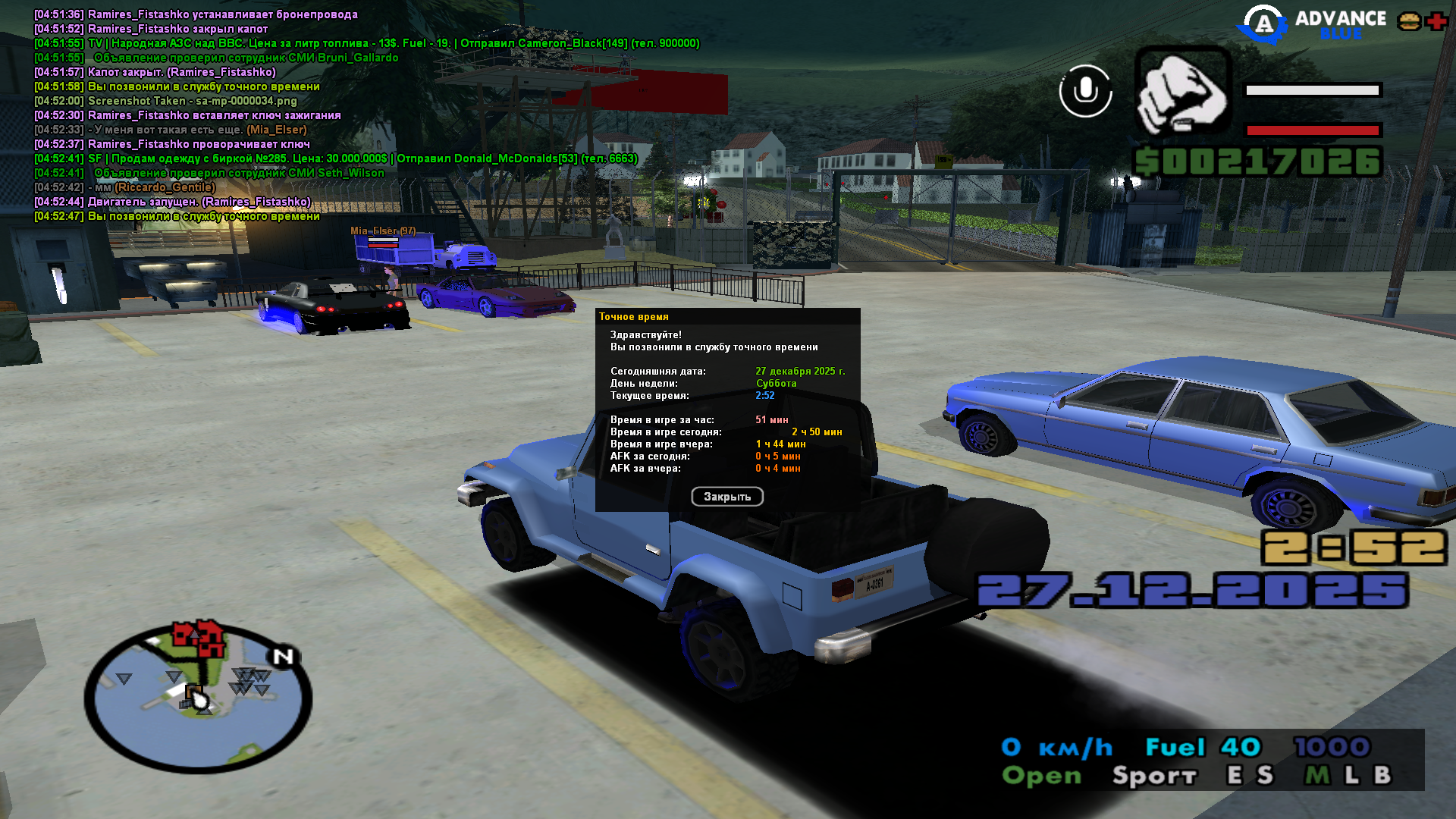The image size is (1456, 819).
Task: Click the red cross health icon
Action: coord(1436,21)
